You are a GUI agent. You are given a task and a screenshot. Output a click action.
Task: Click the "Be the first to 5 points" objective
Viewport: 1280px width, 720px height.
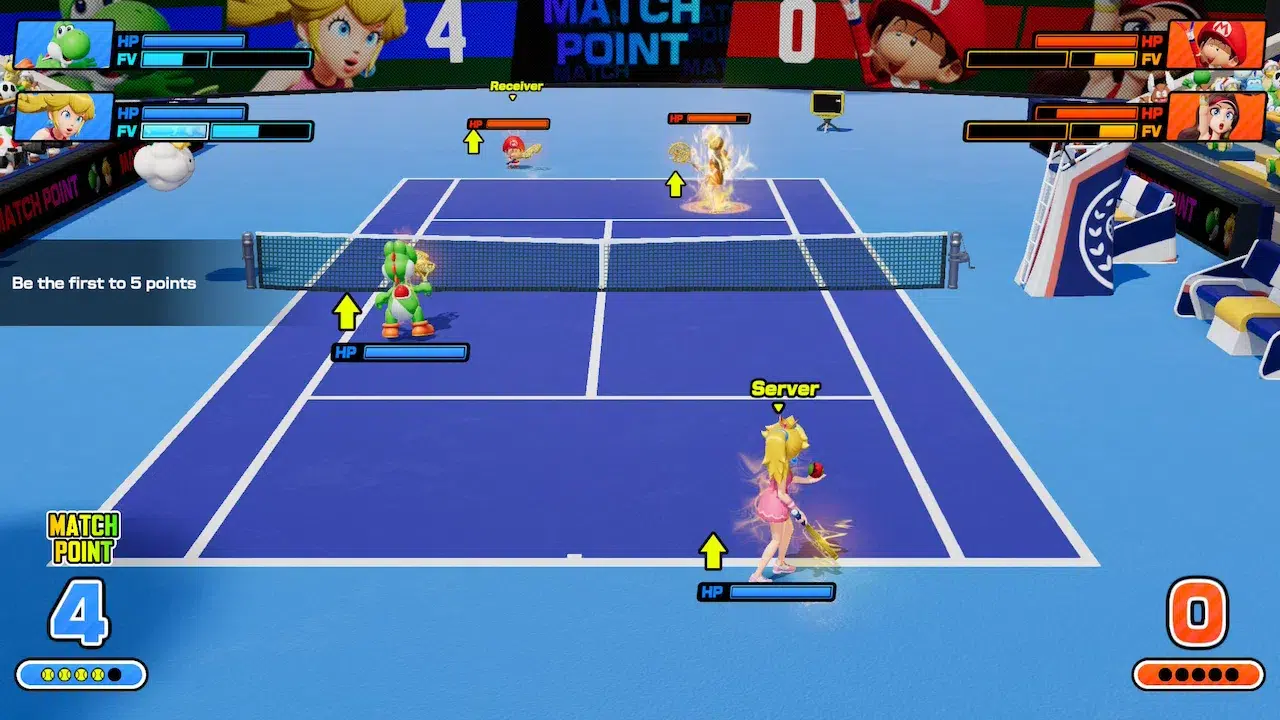(x=104, y=283)
